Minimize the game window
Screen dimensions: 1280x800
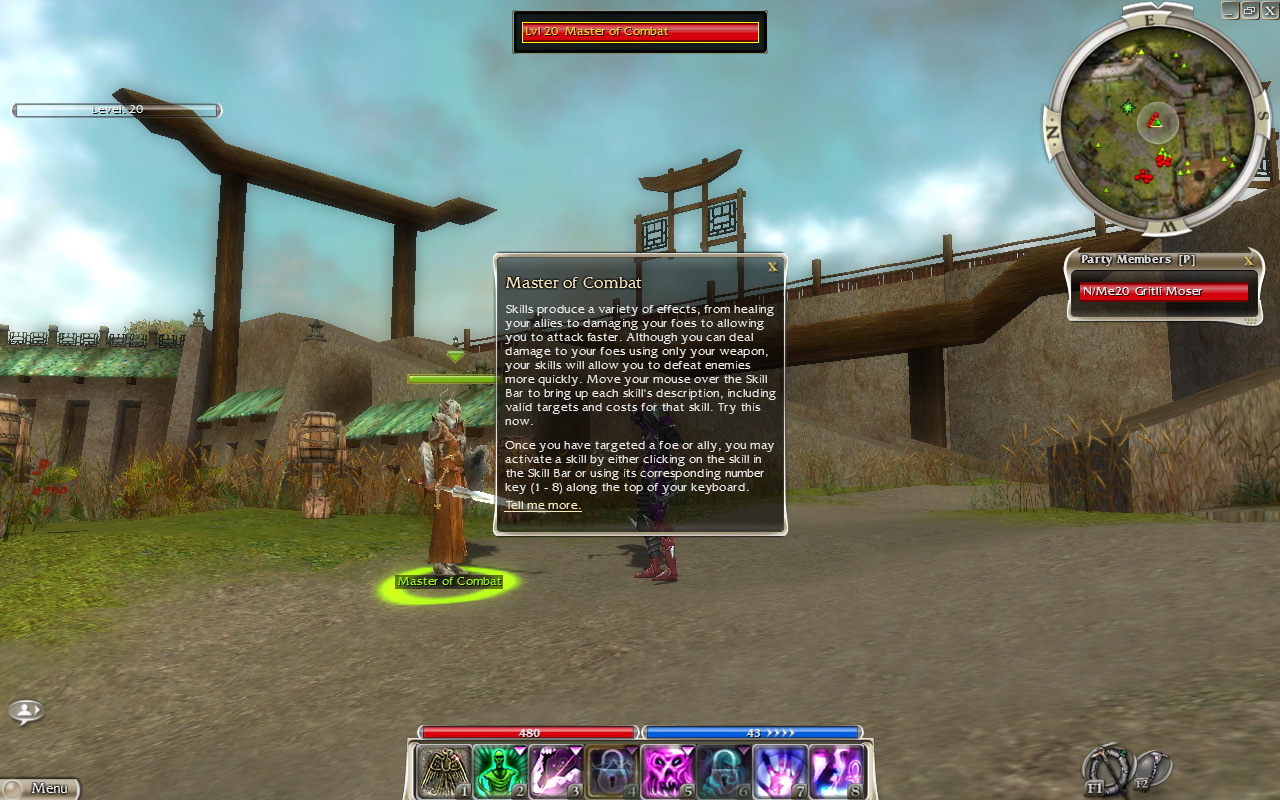point(1230,10)
